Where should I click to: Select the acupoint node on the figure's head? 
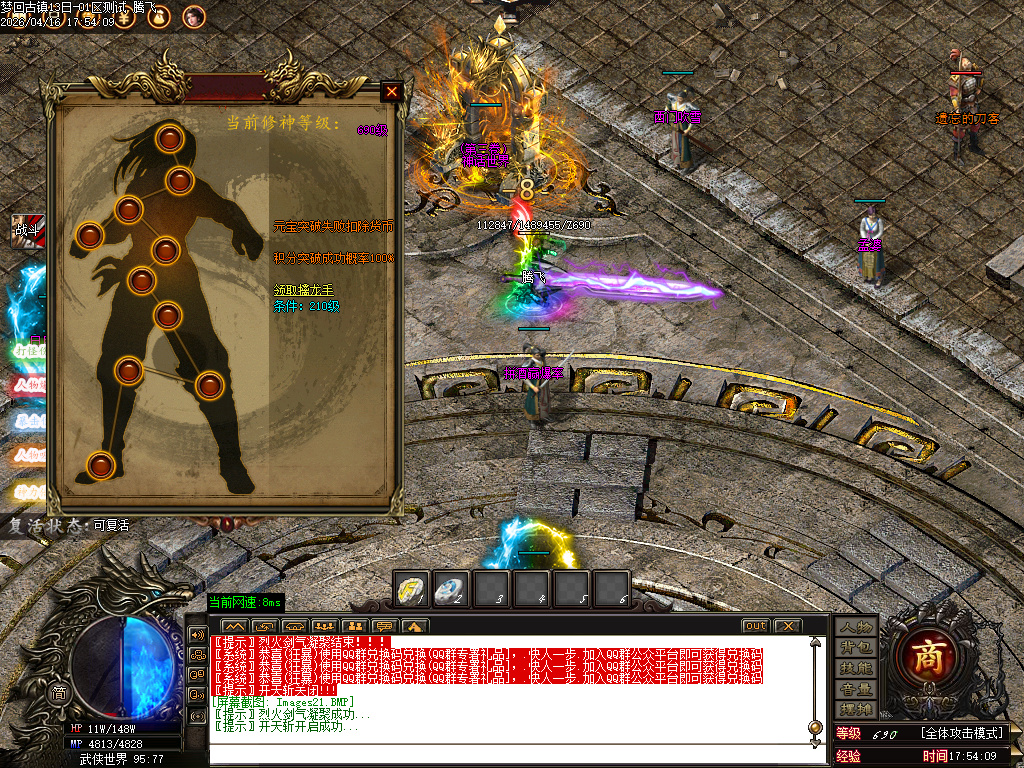(169, 136)
